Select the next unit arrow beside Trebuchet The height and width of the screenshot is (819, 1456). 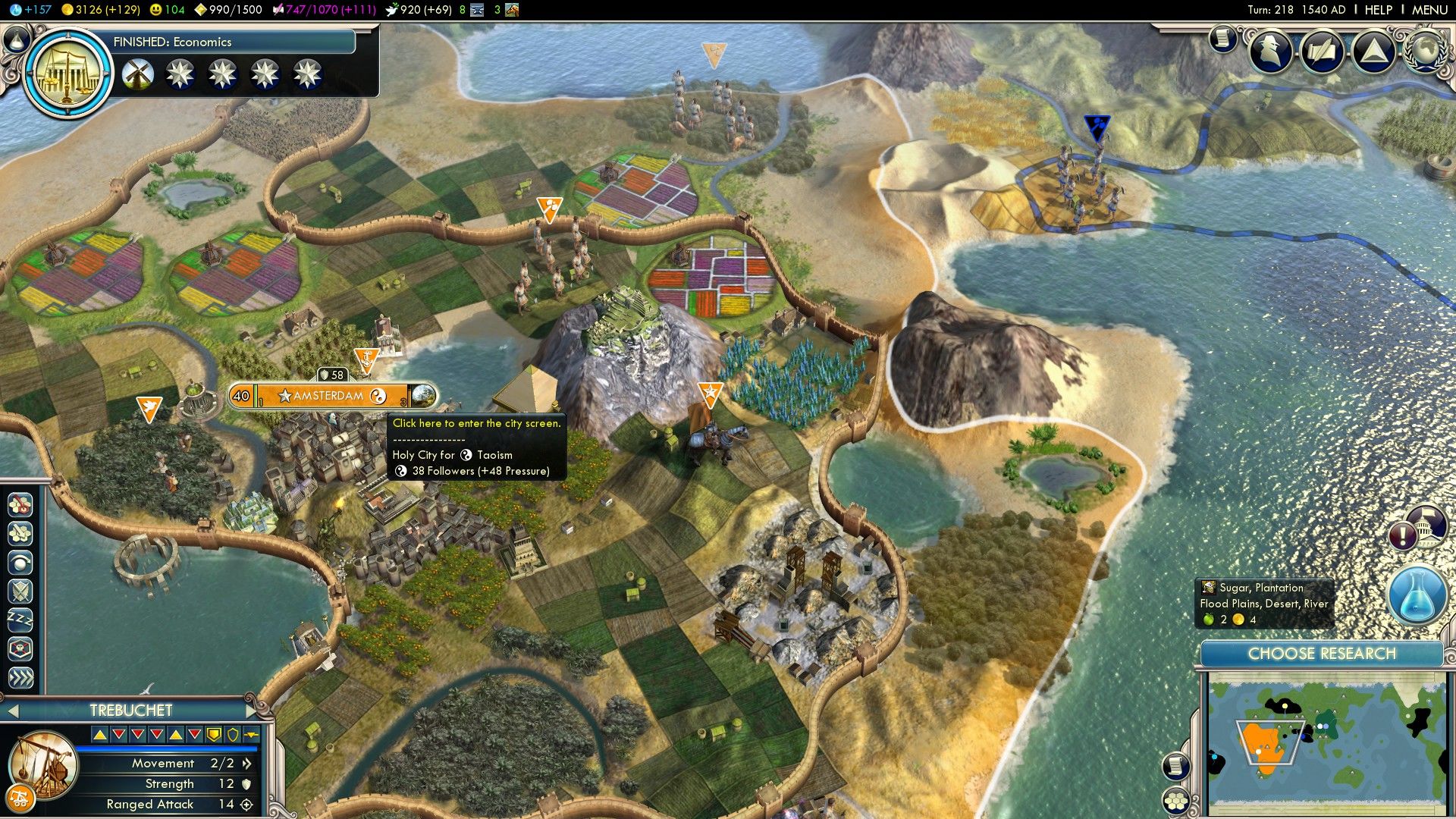coord(252,711)
